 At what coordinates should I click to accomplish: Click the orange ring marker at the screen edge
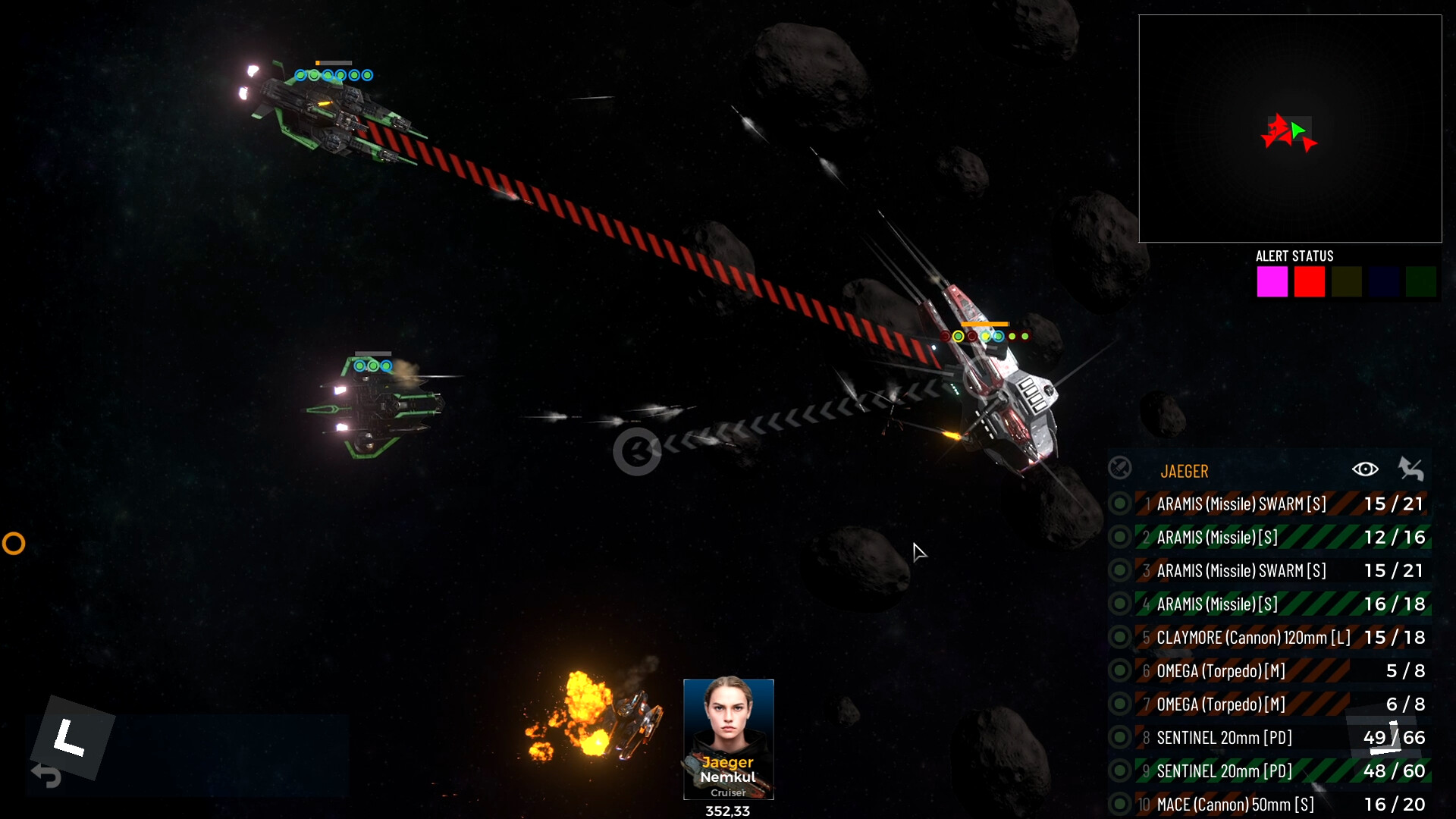click(14, 544)
